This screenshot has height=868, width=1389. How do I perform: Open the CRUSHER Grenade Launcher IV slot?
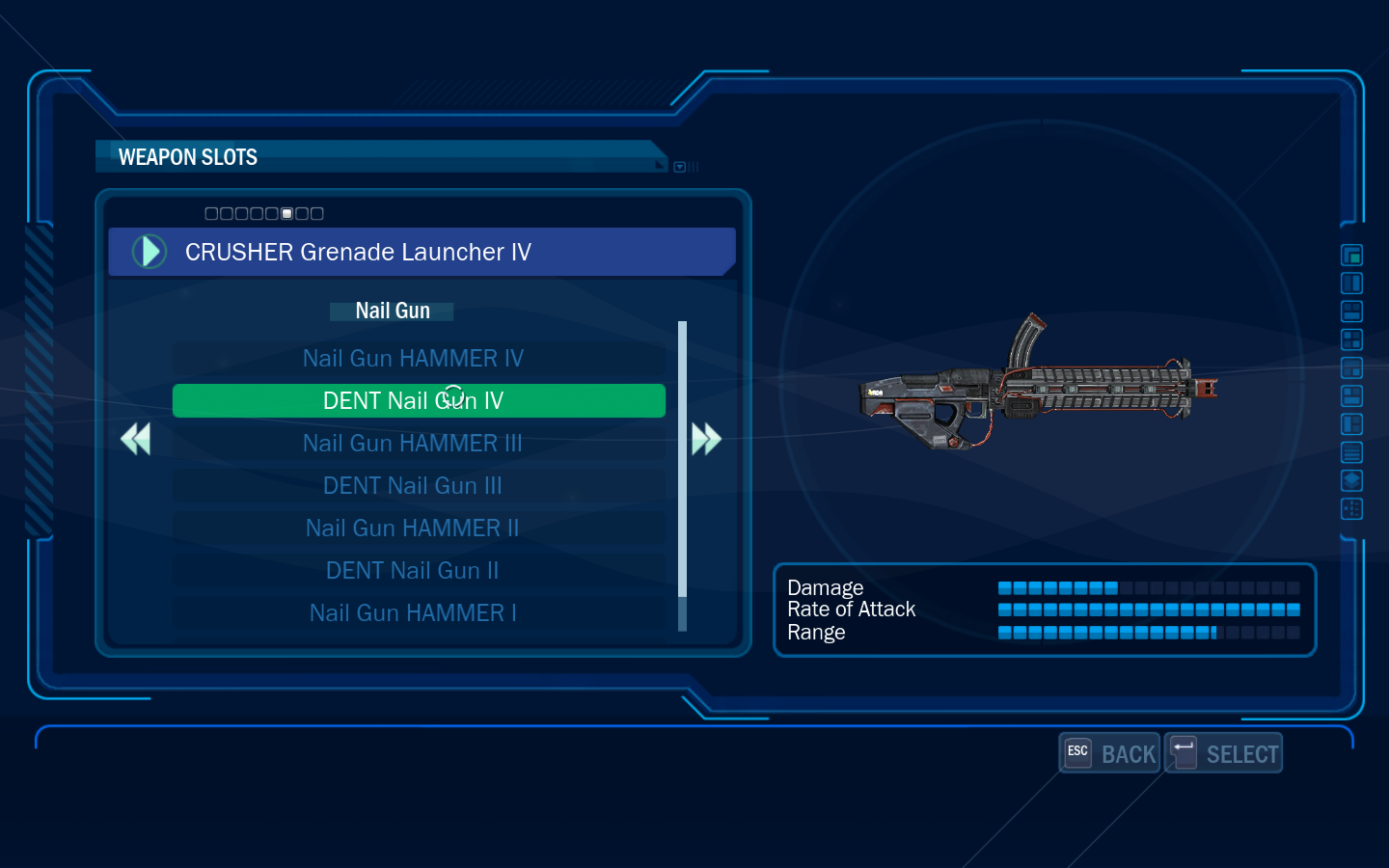point(422,252)
